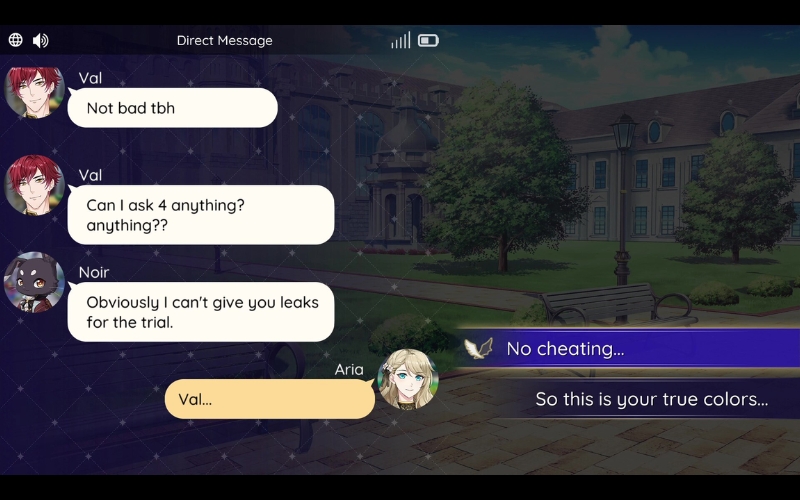Click Aria's "Val..." message bubble
Screen dimensions: 800x500
(269, 399)
